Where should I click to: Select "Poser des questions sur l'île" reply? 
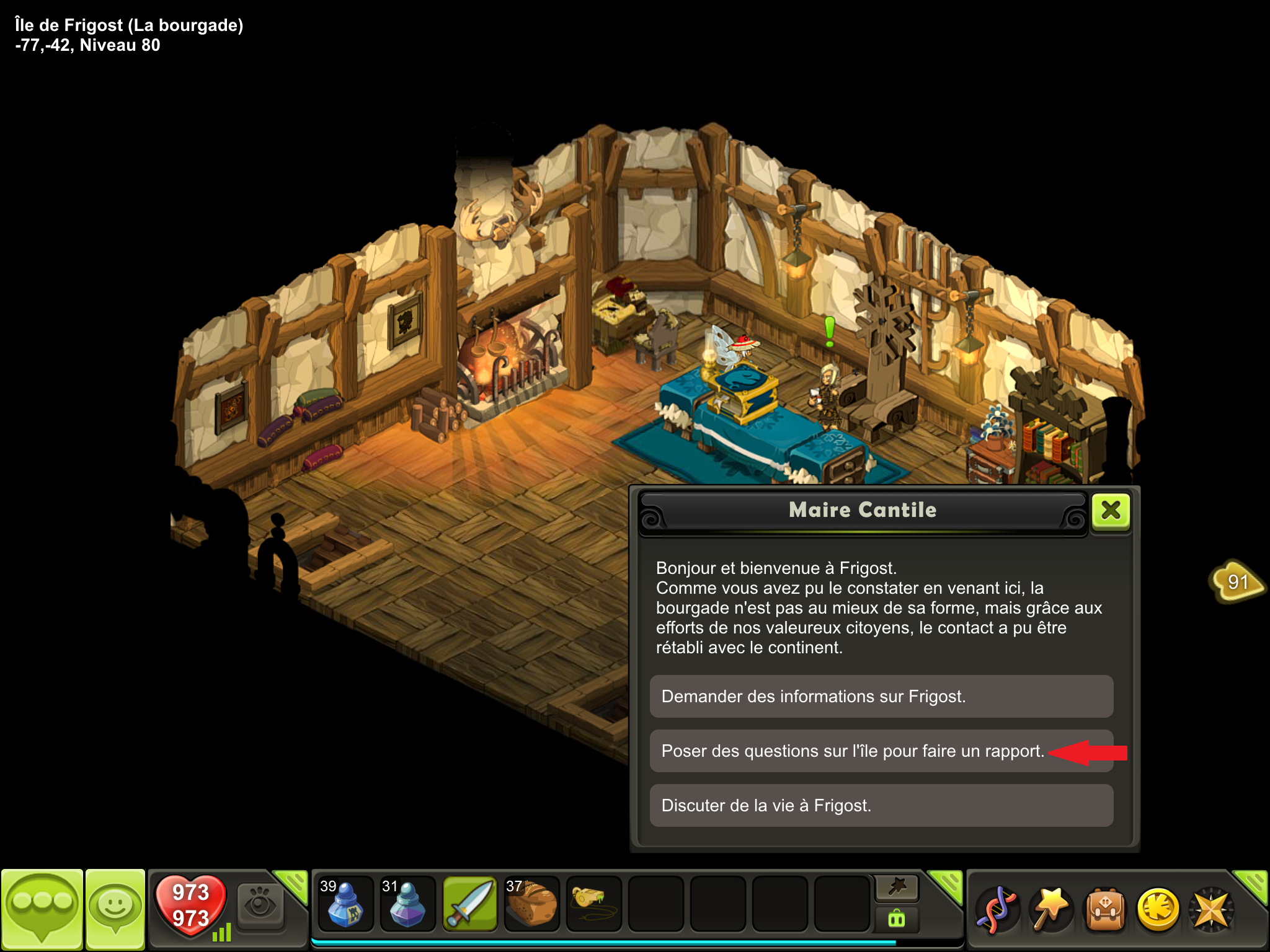click(881, 751)
